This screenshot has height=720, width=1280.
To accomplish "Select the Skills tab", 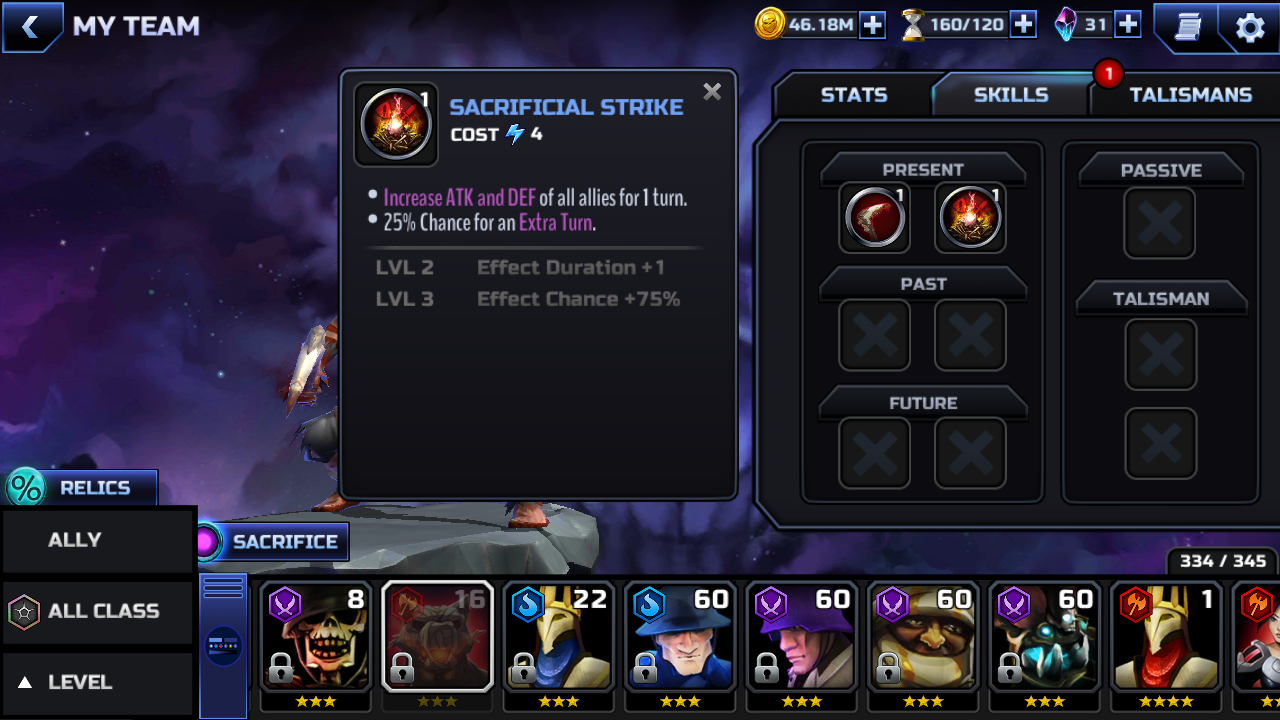I will [1010, 95].
